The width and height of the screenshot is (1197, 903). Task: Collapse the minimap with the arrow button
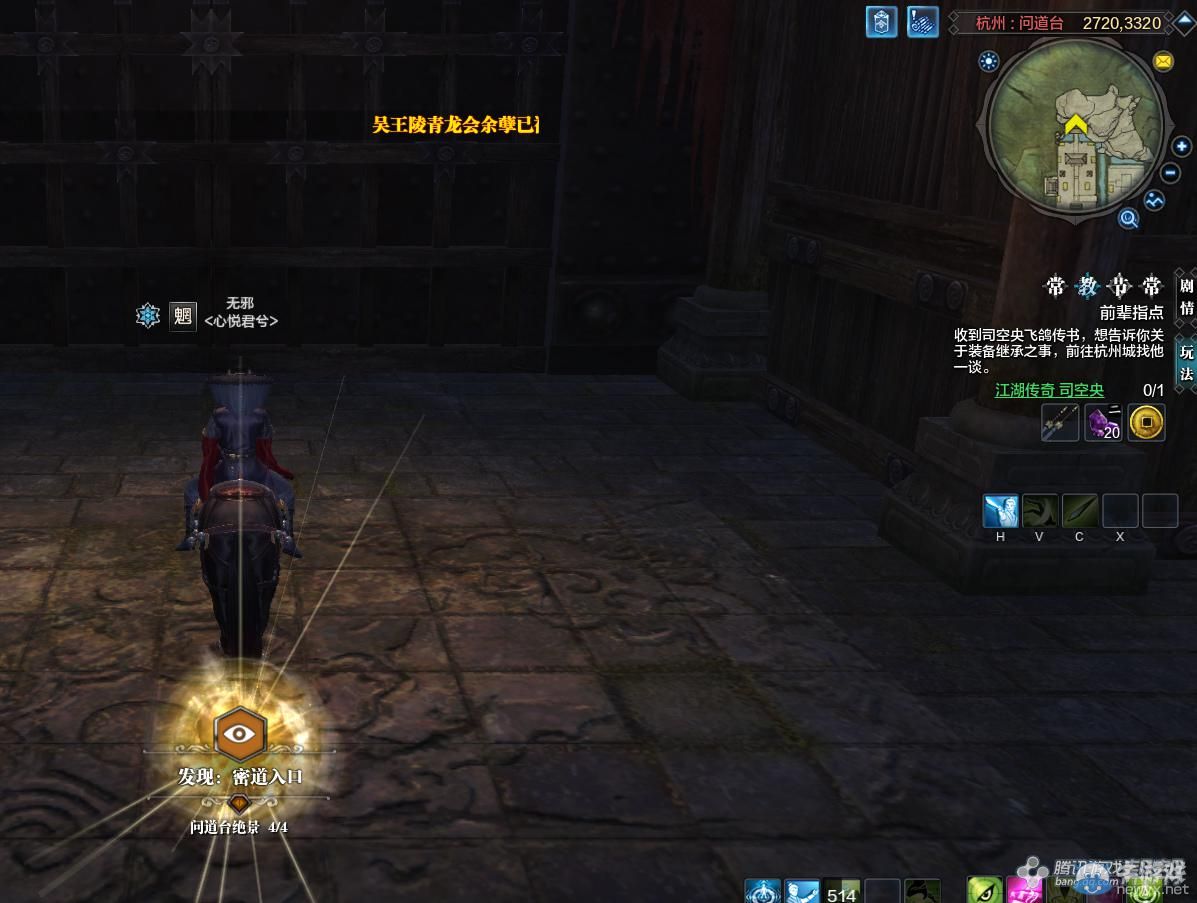1185,22
